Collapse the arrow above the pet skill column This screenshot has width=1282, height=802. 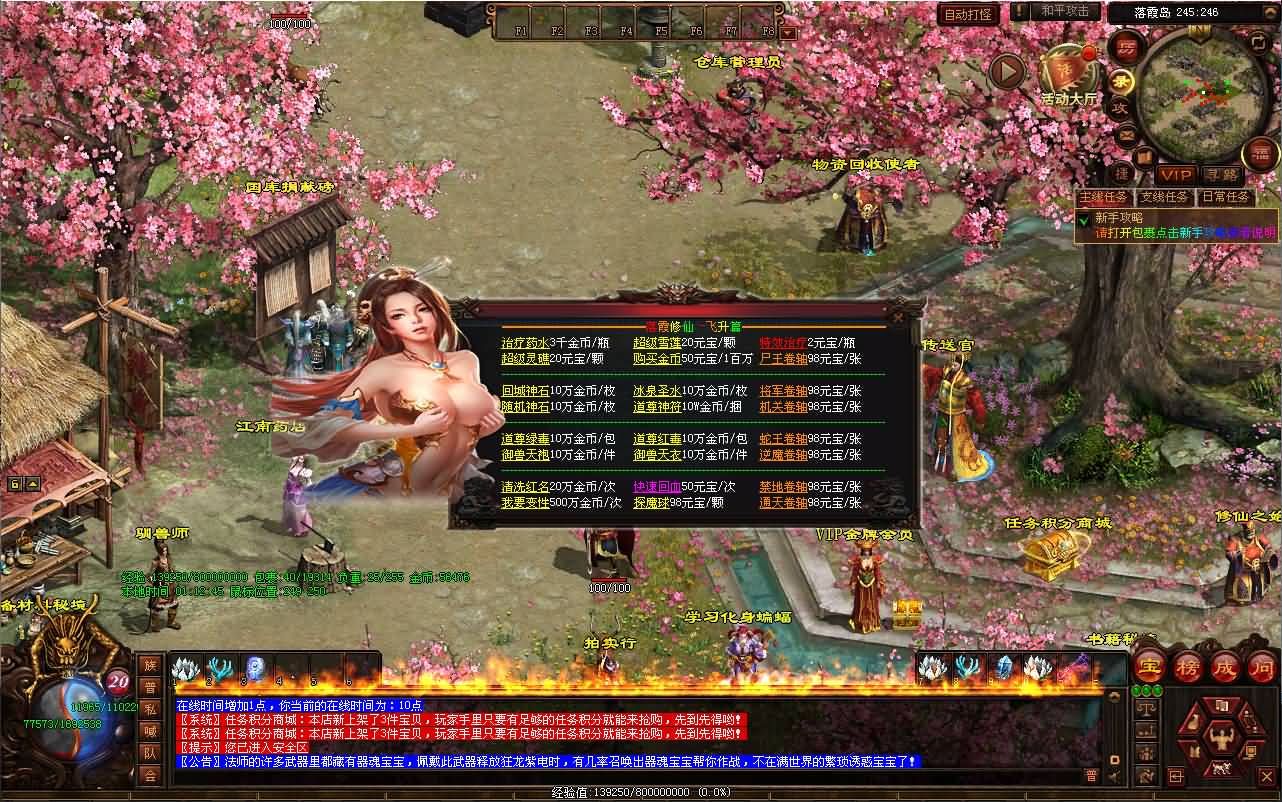1114,697
